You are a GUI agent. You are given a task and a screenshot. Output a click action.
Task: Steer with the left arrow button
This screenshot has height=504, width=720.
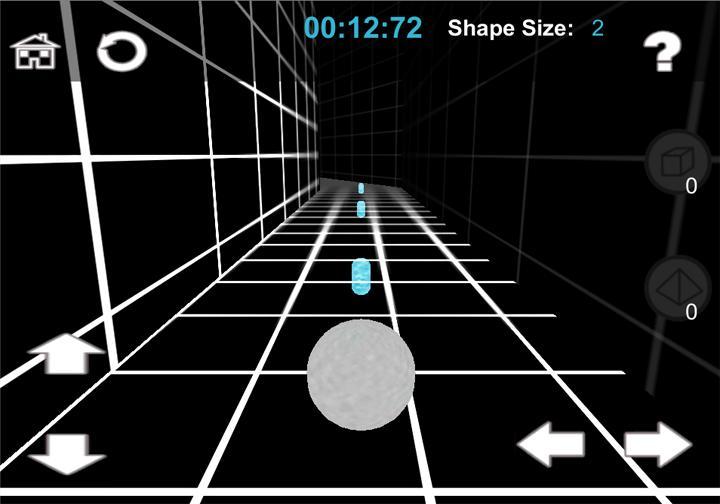coord(551,444)
